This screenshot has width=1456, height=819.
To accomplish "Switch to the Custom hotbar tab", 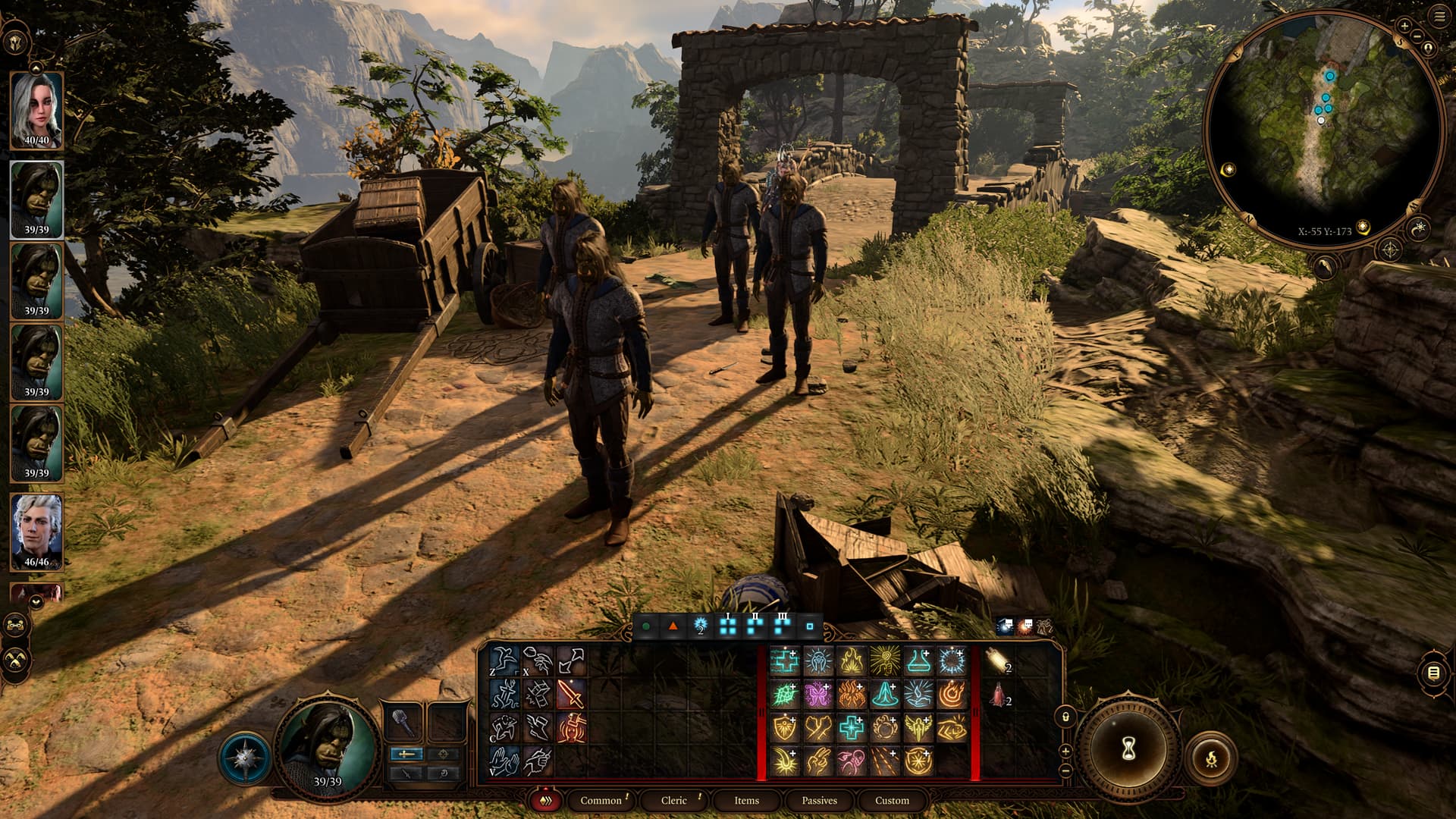I will [x=892, y=800].
